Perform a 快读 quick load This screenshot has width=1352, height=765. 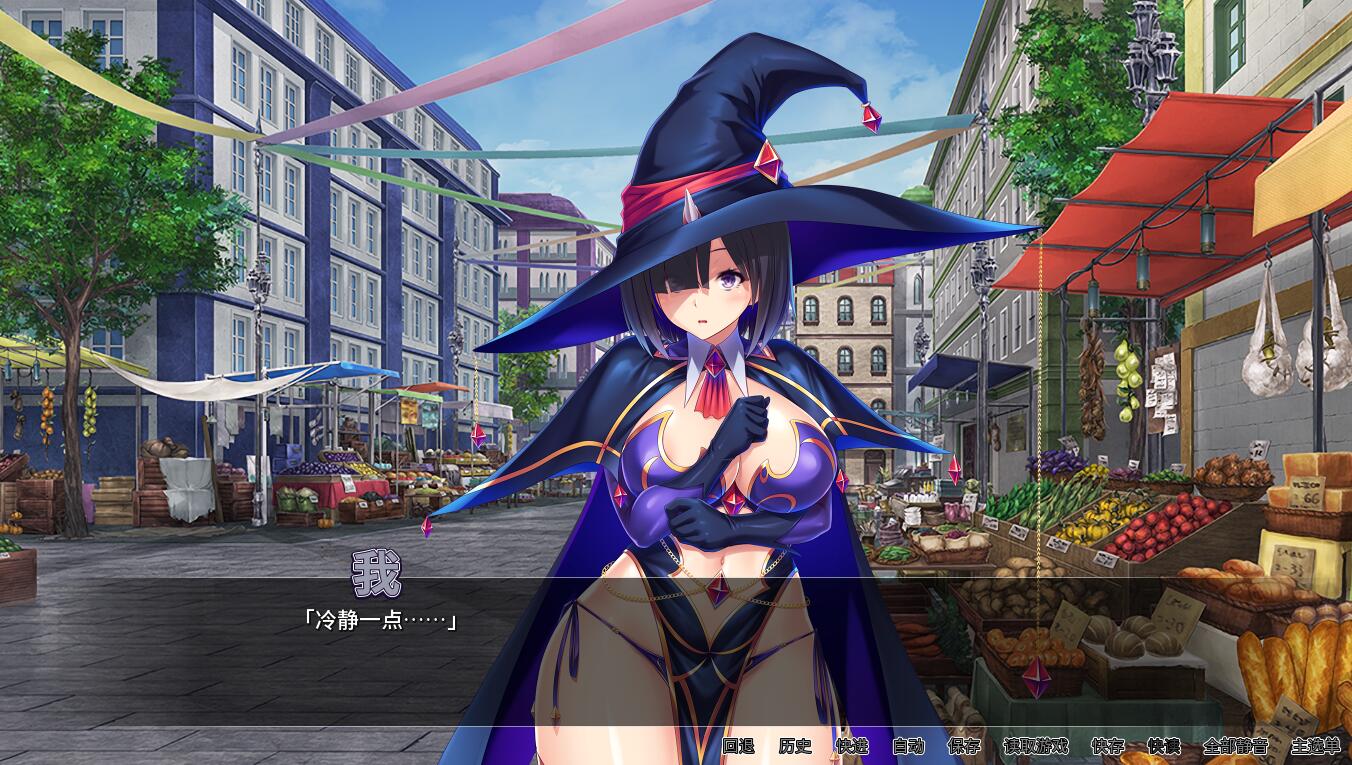click(1165, 747)
